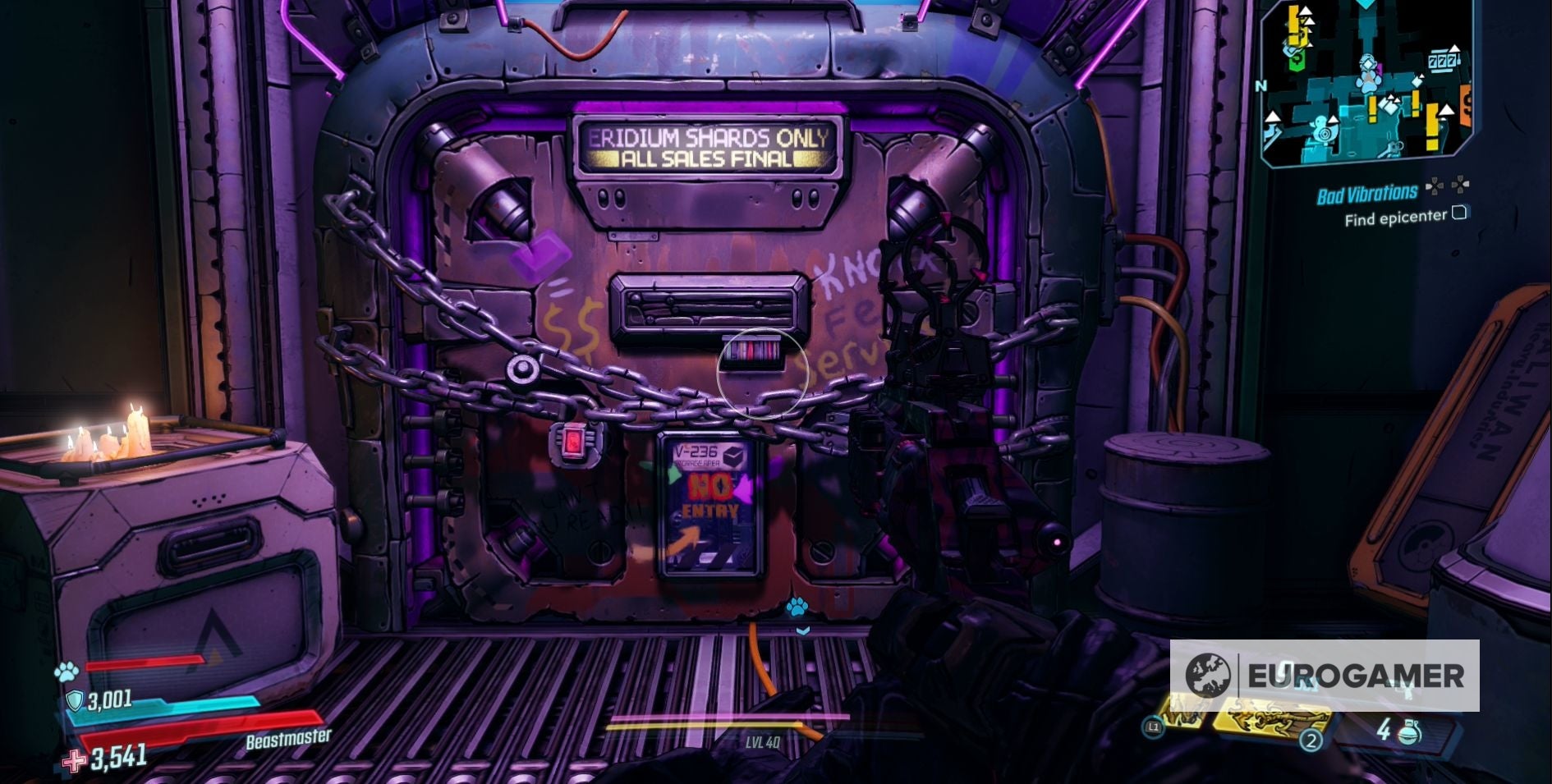Image resolution: width=1552 pixels, height=784 pixels.
Task: Click the L1 circle icon near the weapon slots
Action: click(1155, 727)
